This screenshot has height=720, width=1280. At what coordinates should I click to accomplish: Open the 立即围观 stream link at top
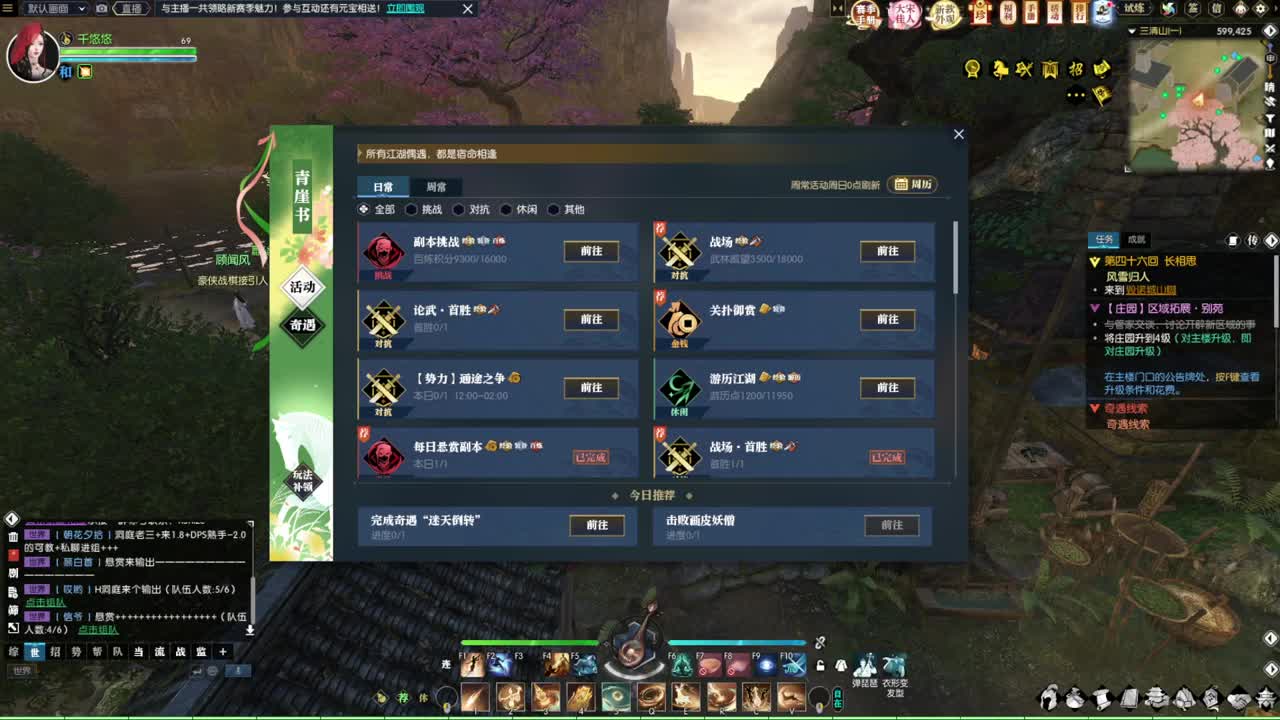(404, 8)
